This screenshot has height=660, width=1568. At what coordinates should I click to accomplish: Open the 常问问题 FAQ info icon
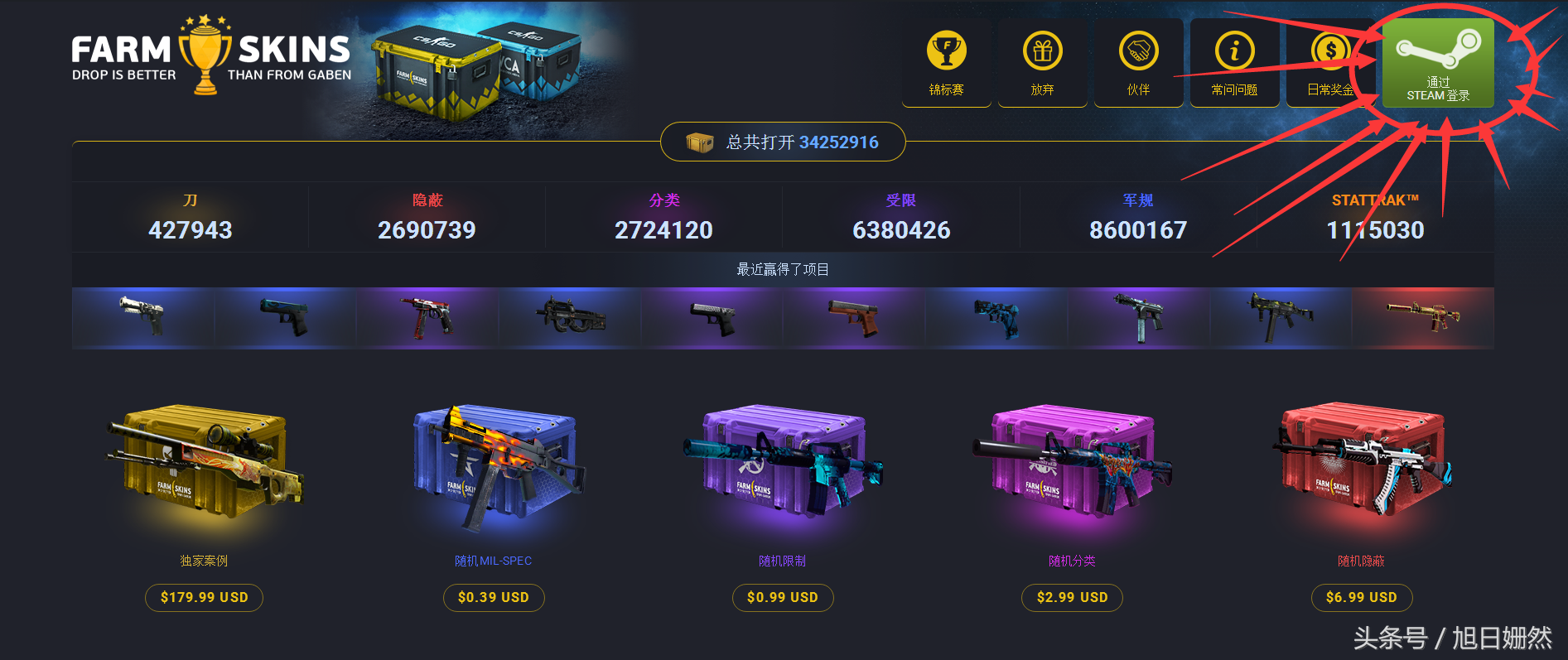tap(1235, 51)
